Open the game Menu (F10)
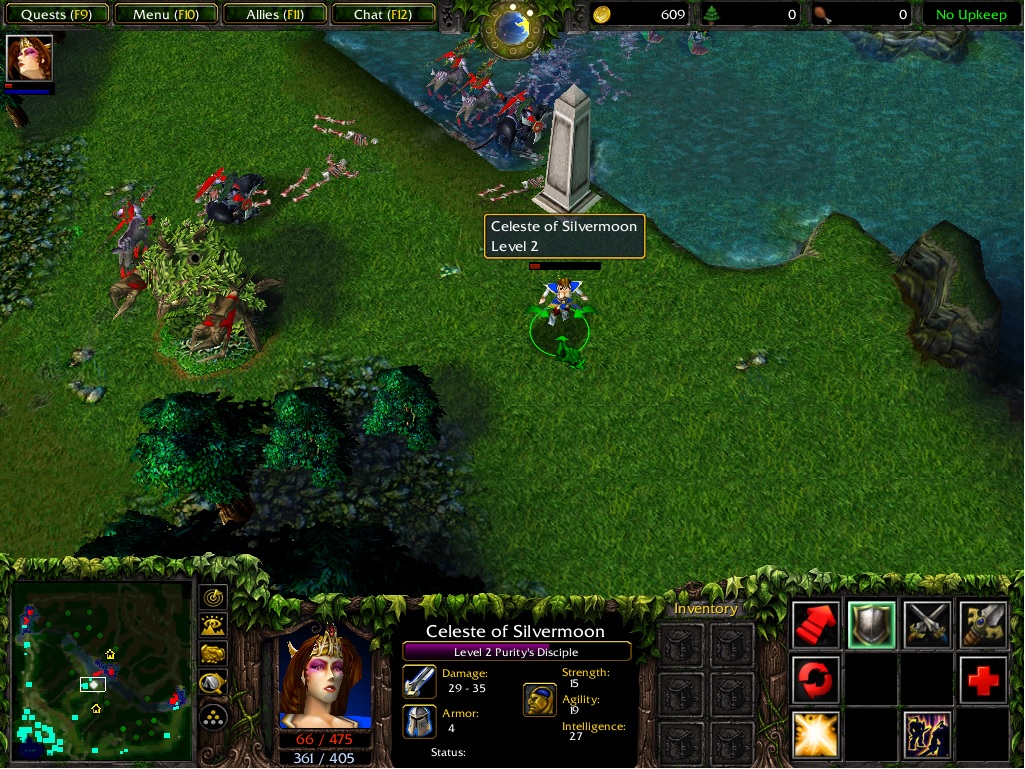 [x=164, y=15]
